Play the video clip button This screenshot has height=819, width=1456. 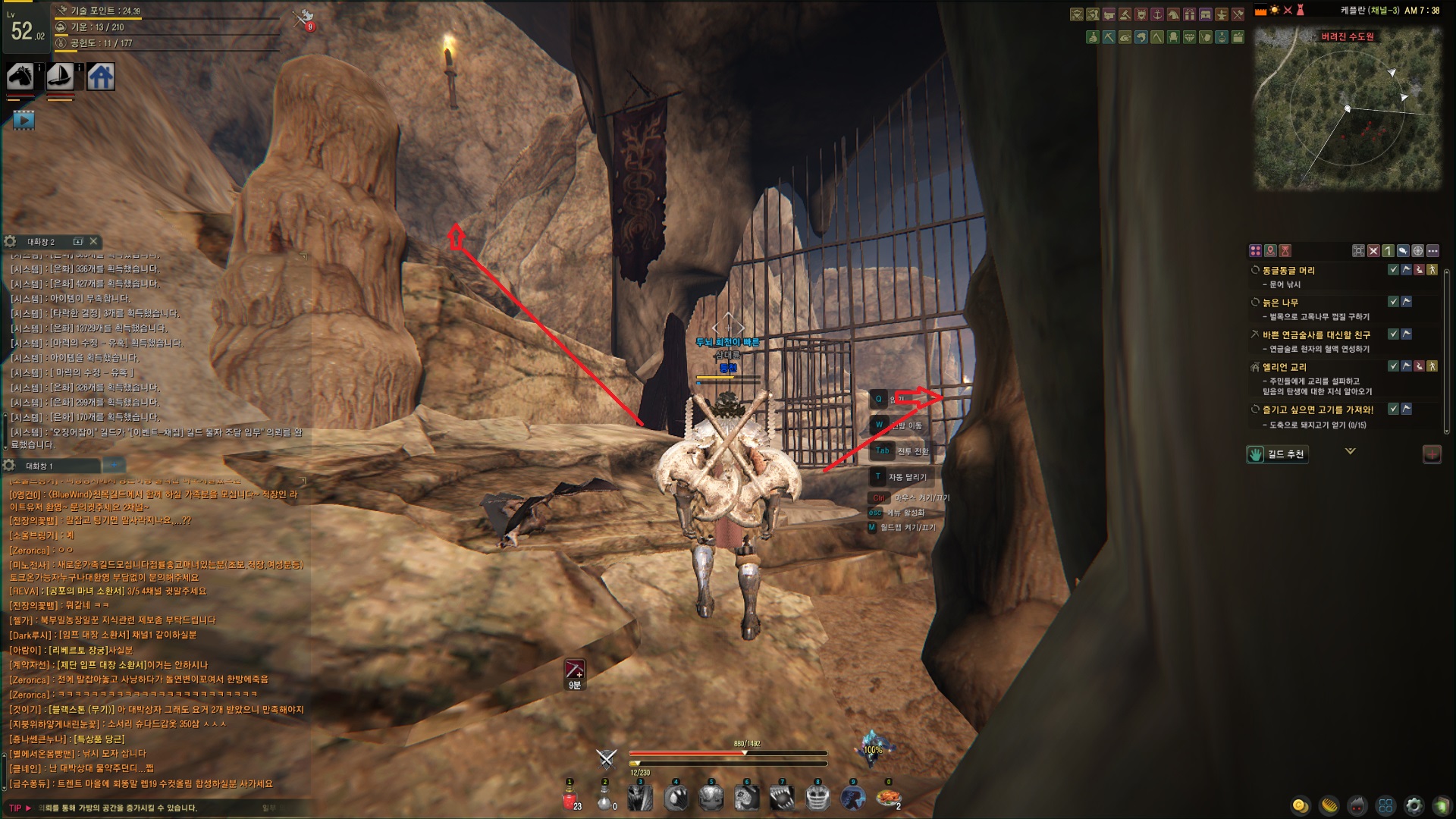click(x=24, y=120)
